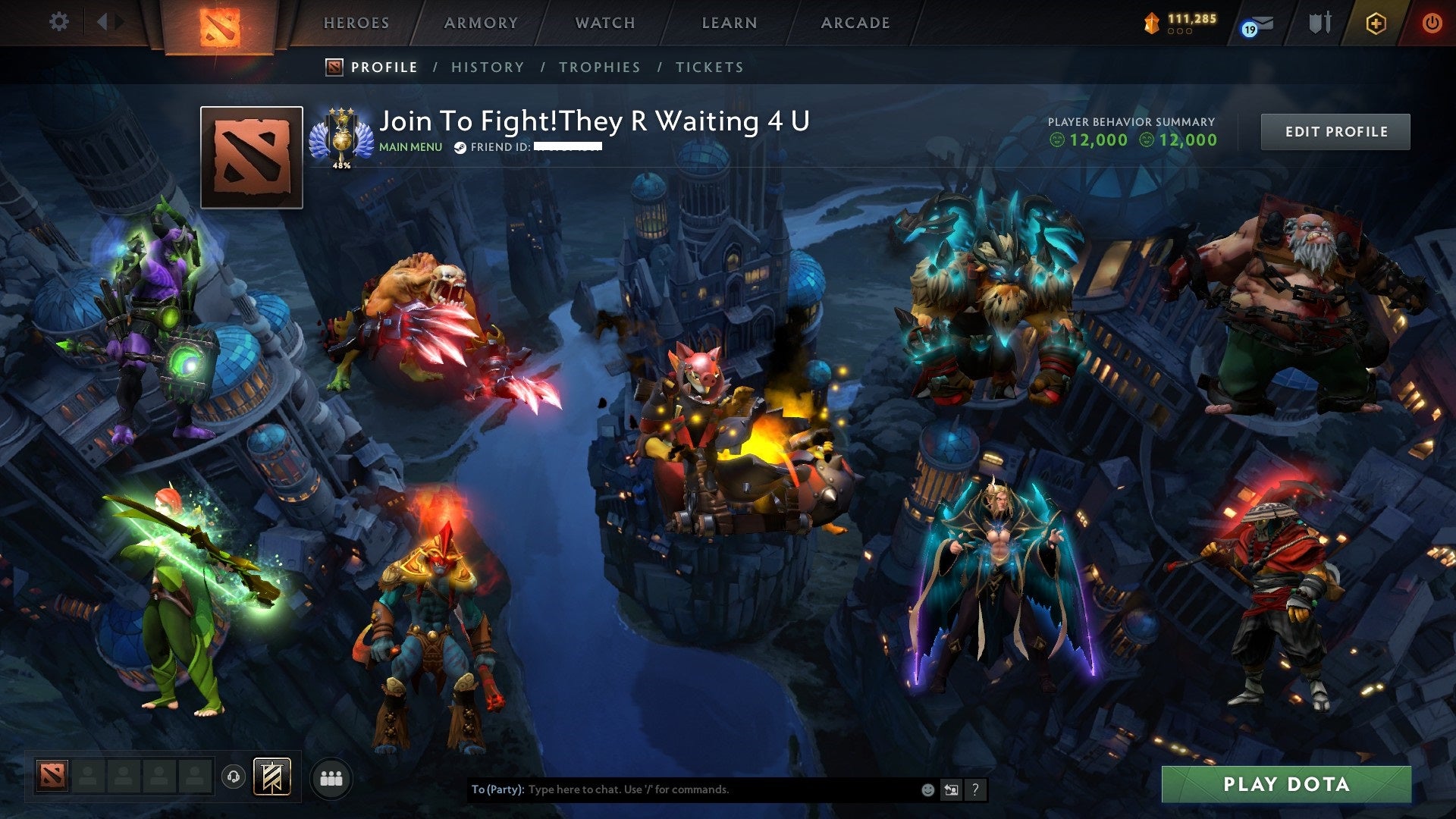Open the settings gear menu

59,22
